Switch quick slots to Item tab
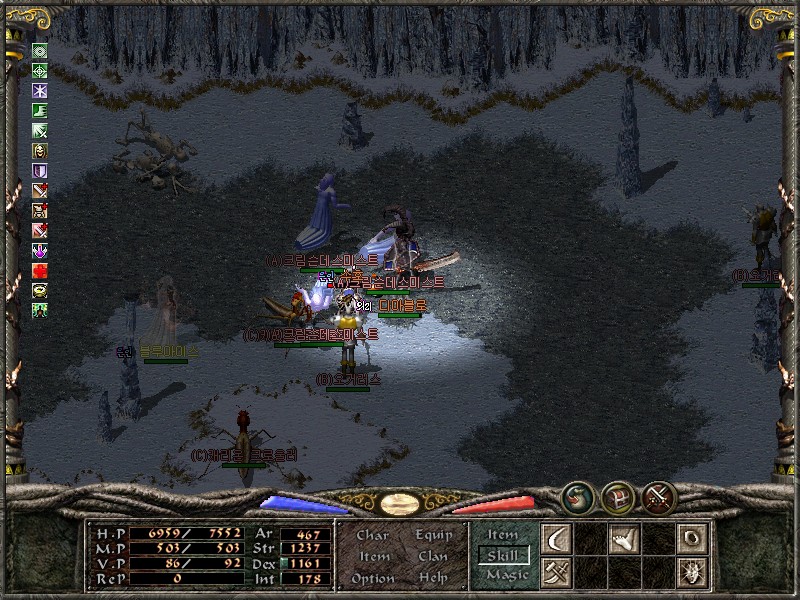 (503, 535)
